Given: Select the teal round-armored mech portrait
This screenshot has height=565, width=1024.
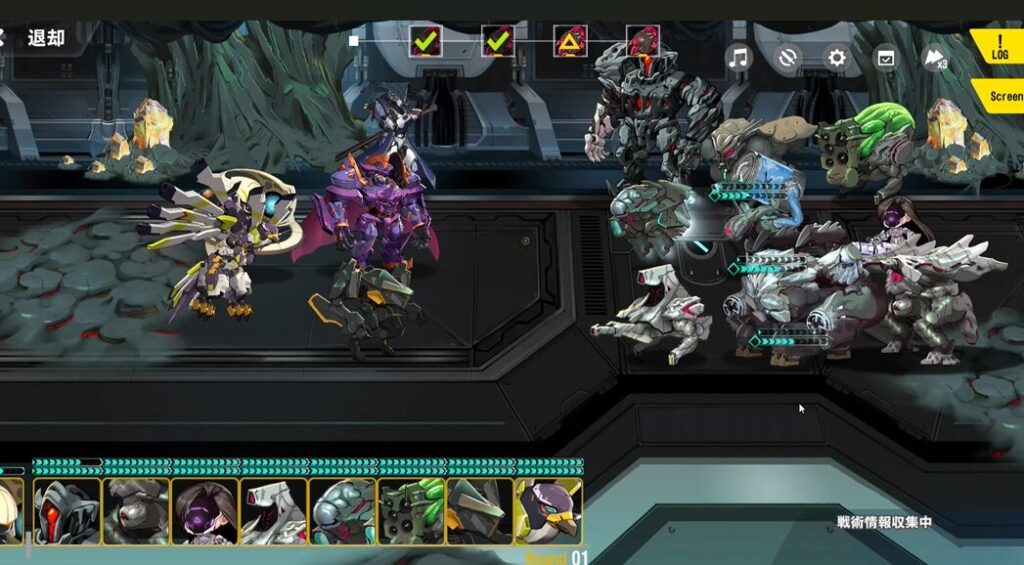Looking at the screenshot, I should (342, 511).
